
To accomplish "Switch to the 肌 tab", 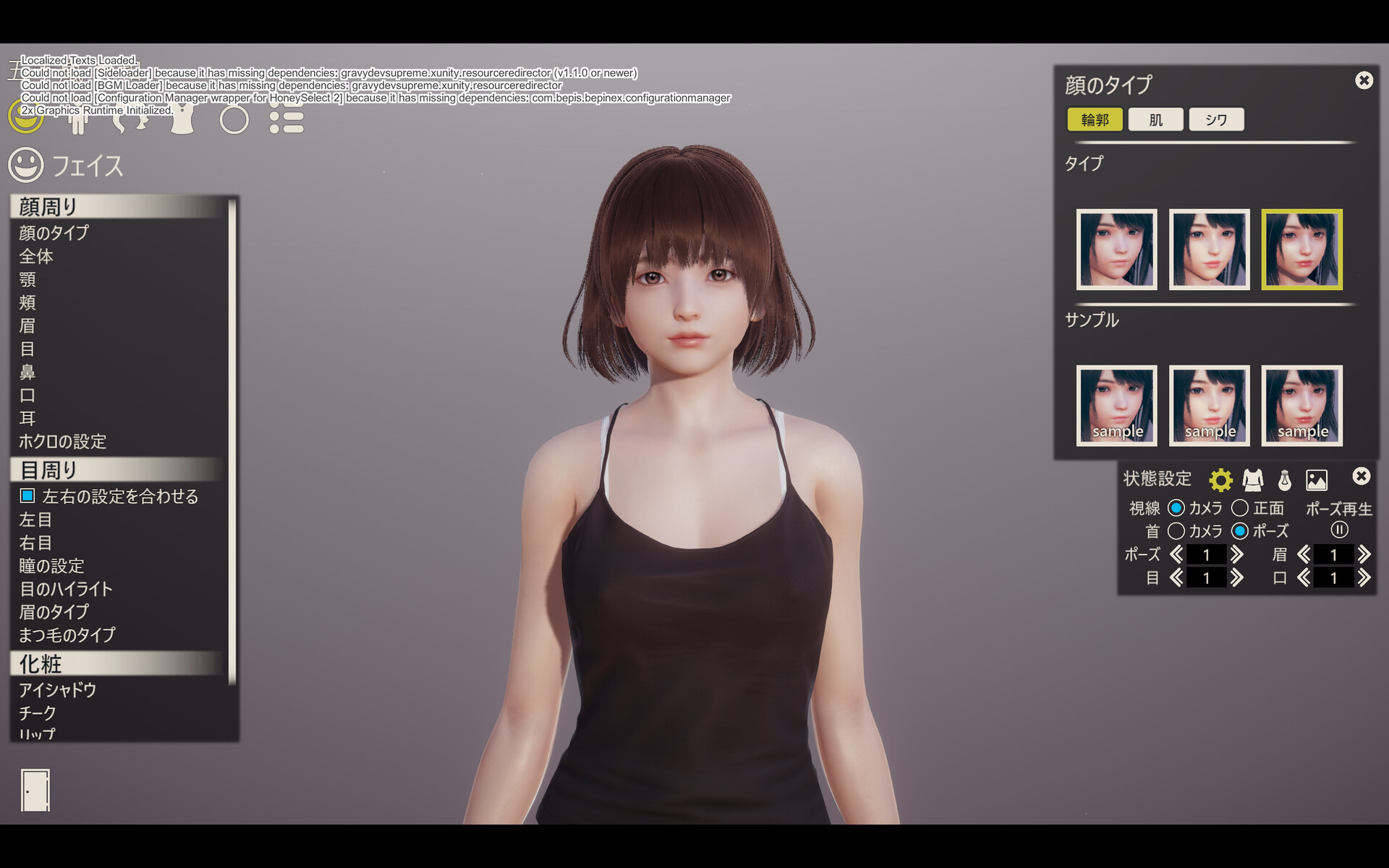I will tap(1155, 119).
